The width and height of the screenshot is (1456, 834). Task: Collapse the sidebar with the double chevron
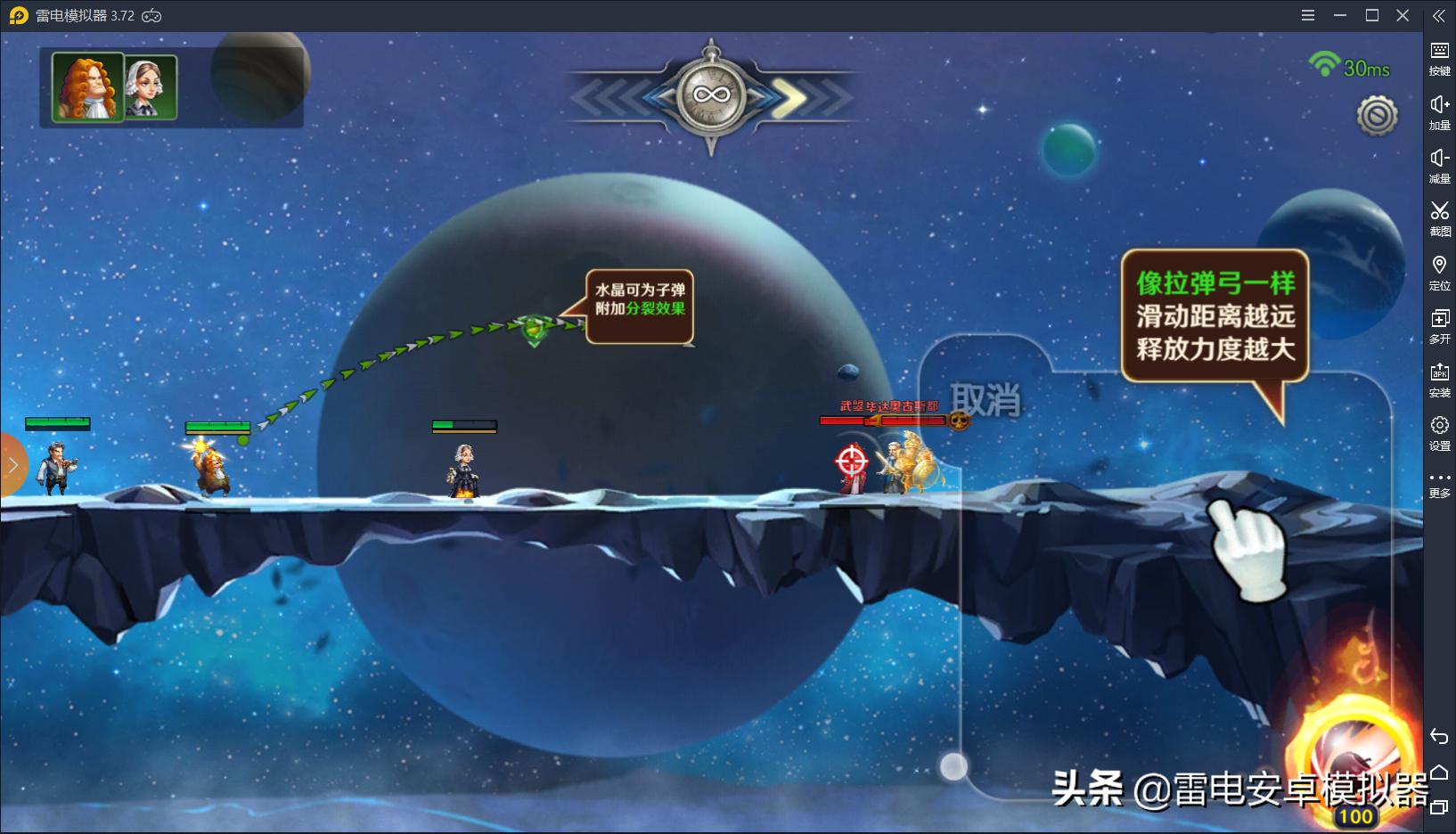1440,14
